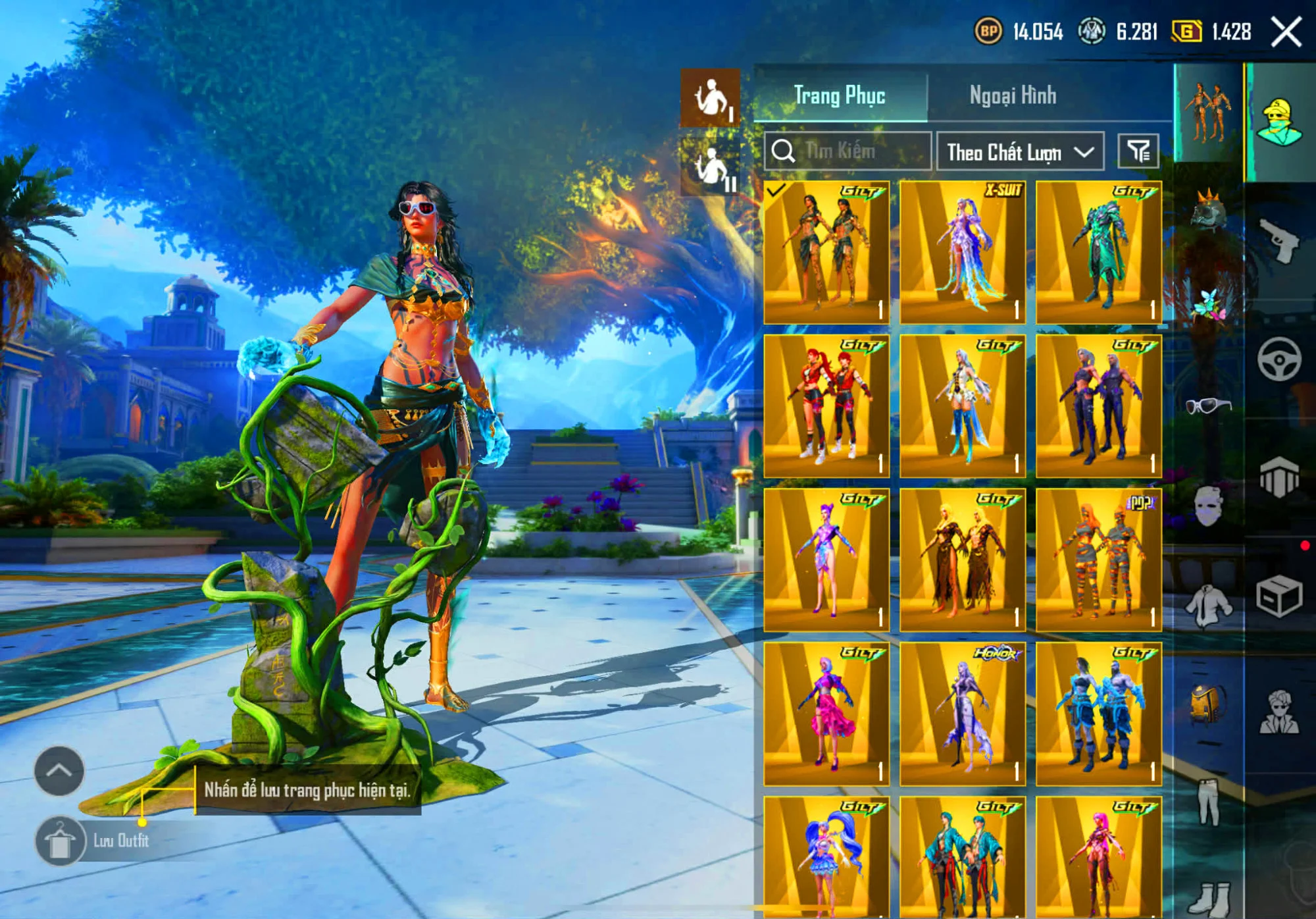Select the Trang Phục tab
The image size is (1316, 919).
pos(840,96)
